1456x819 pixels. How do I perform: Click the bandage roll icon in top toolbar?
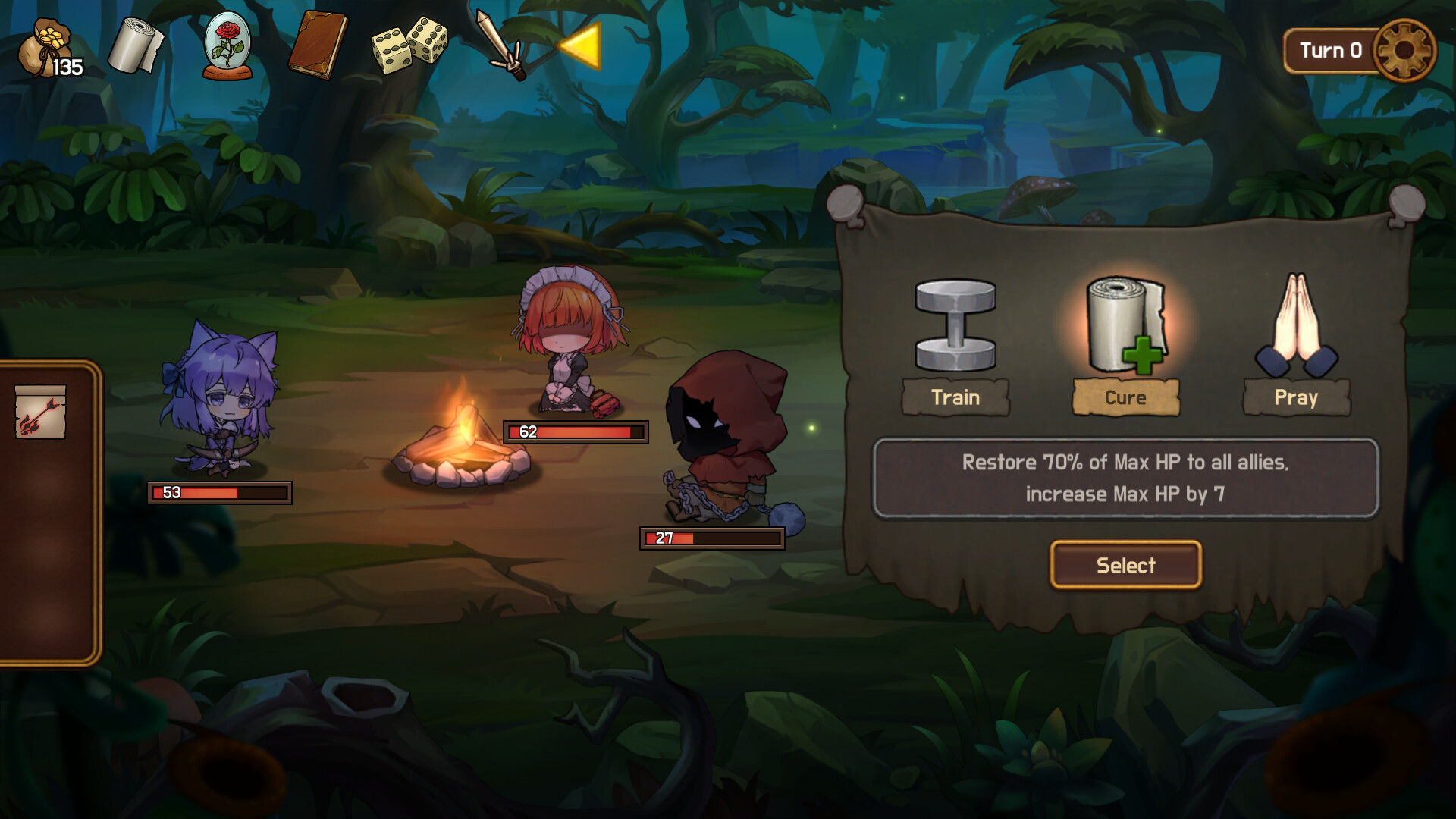click(135, 45)
